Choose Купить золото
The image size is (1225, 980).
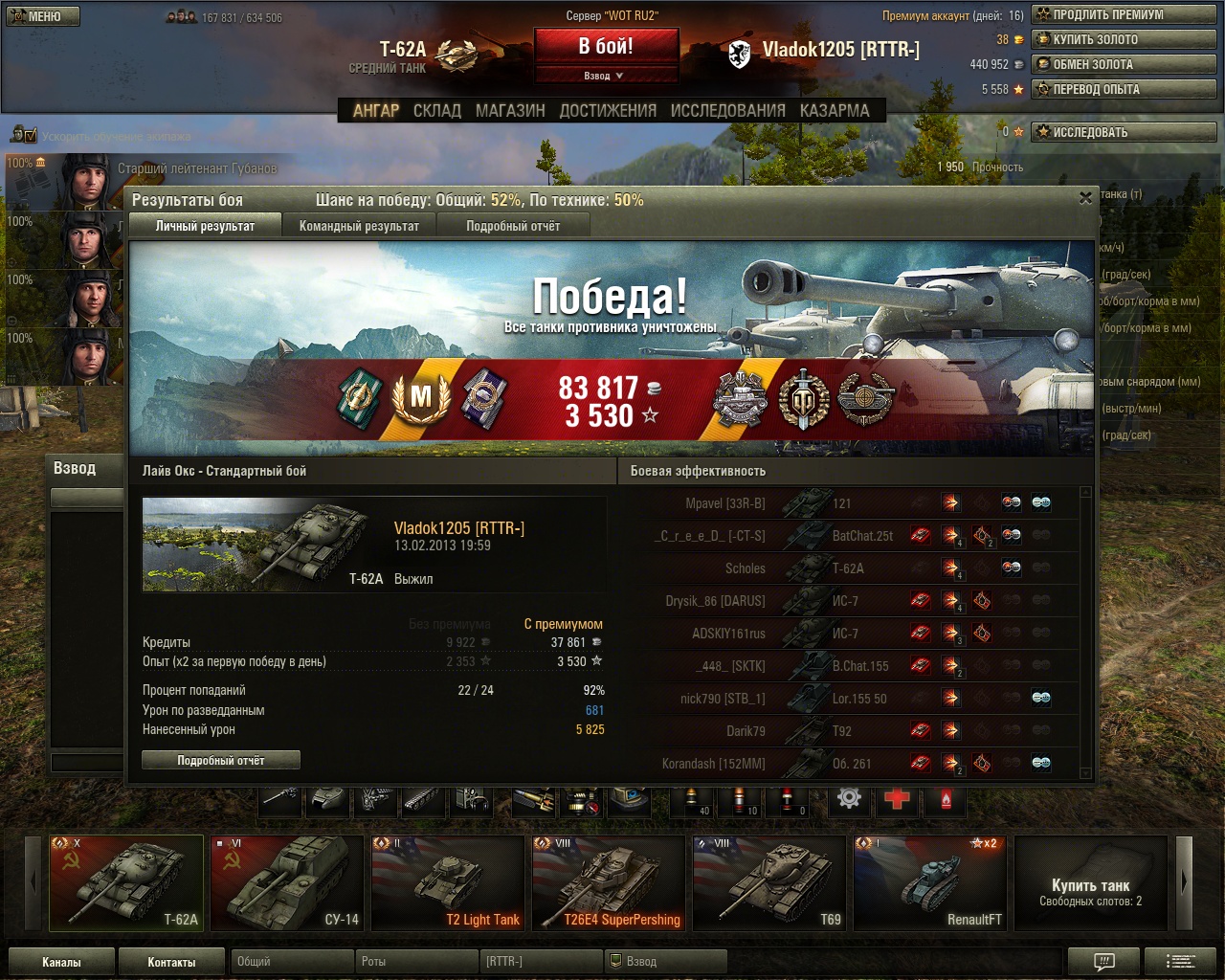tap(1124, 39)
